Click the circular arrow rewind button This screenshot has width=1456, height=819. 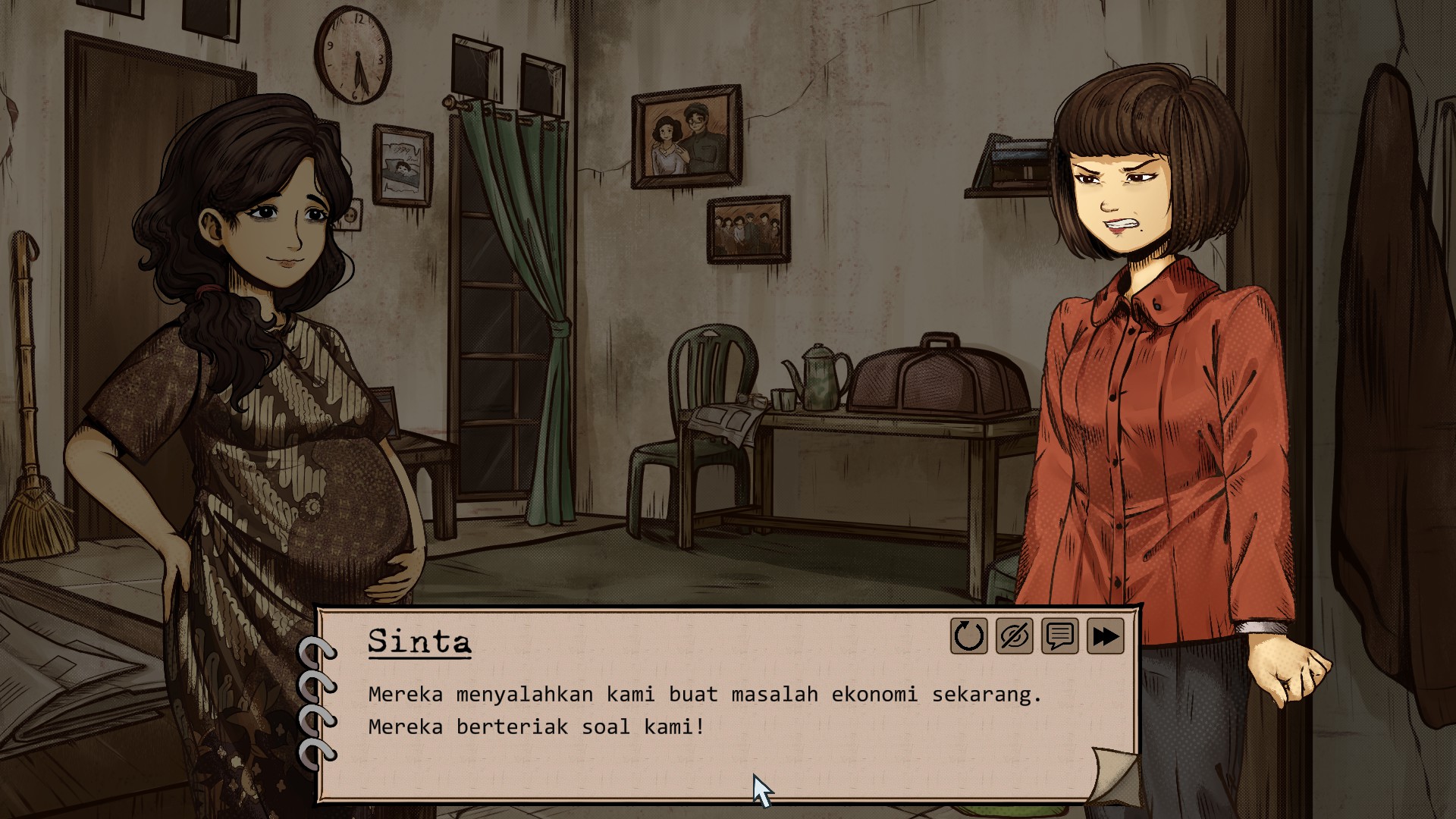coord(968,636)
